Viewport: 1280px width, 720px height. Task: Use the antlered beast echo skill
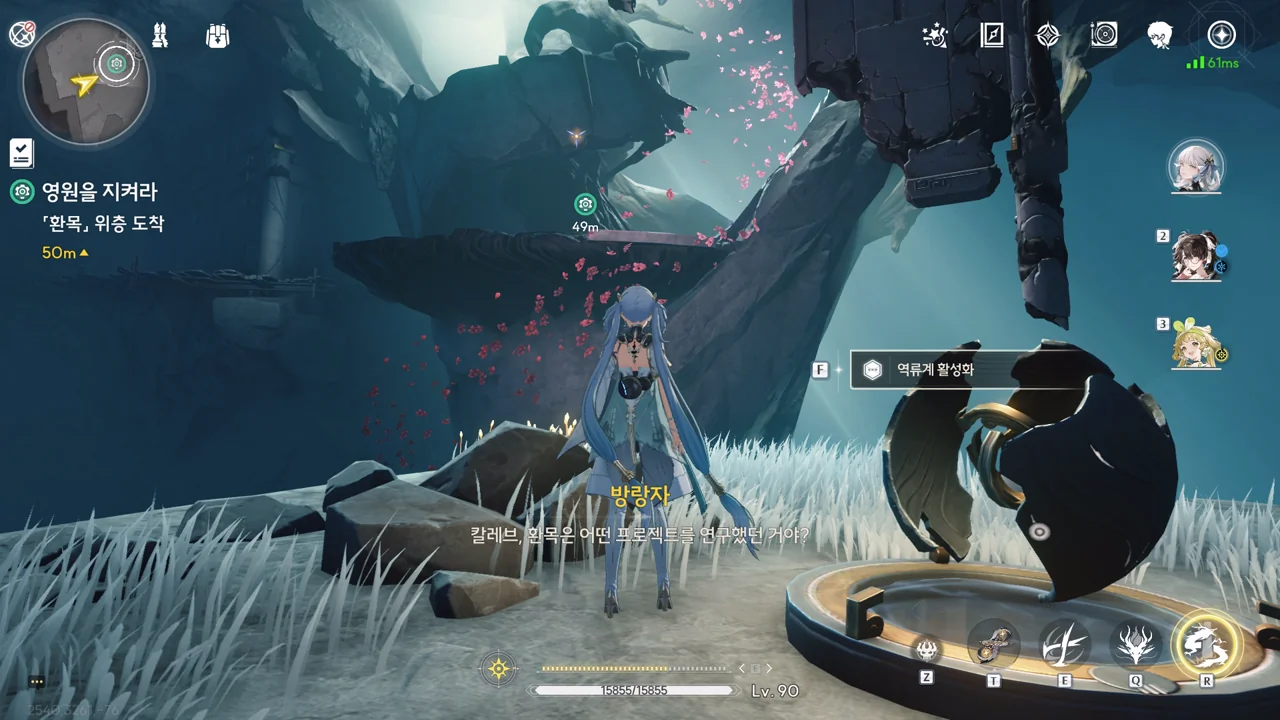pos(1135,645)
